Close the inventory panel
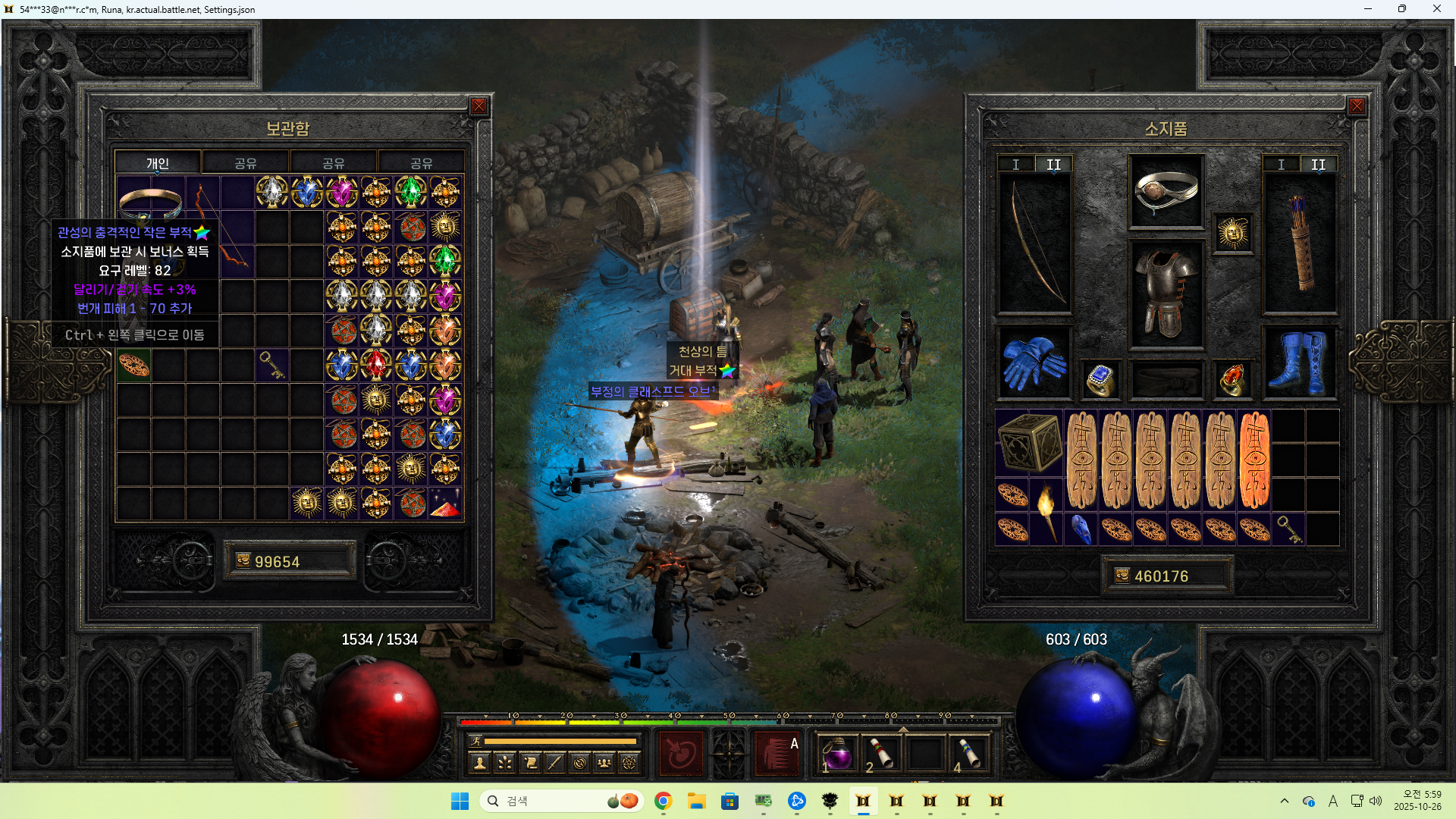 click(x=1357, y=106)
